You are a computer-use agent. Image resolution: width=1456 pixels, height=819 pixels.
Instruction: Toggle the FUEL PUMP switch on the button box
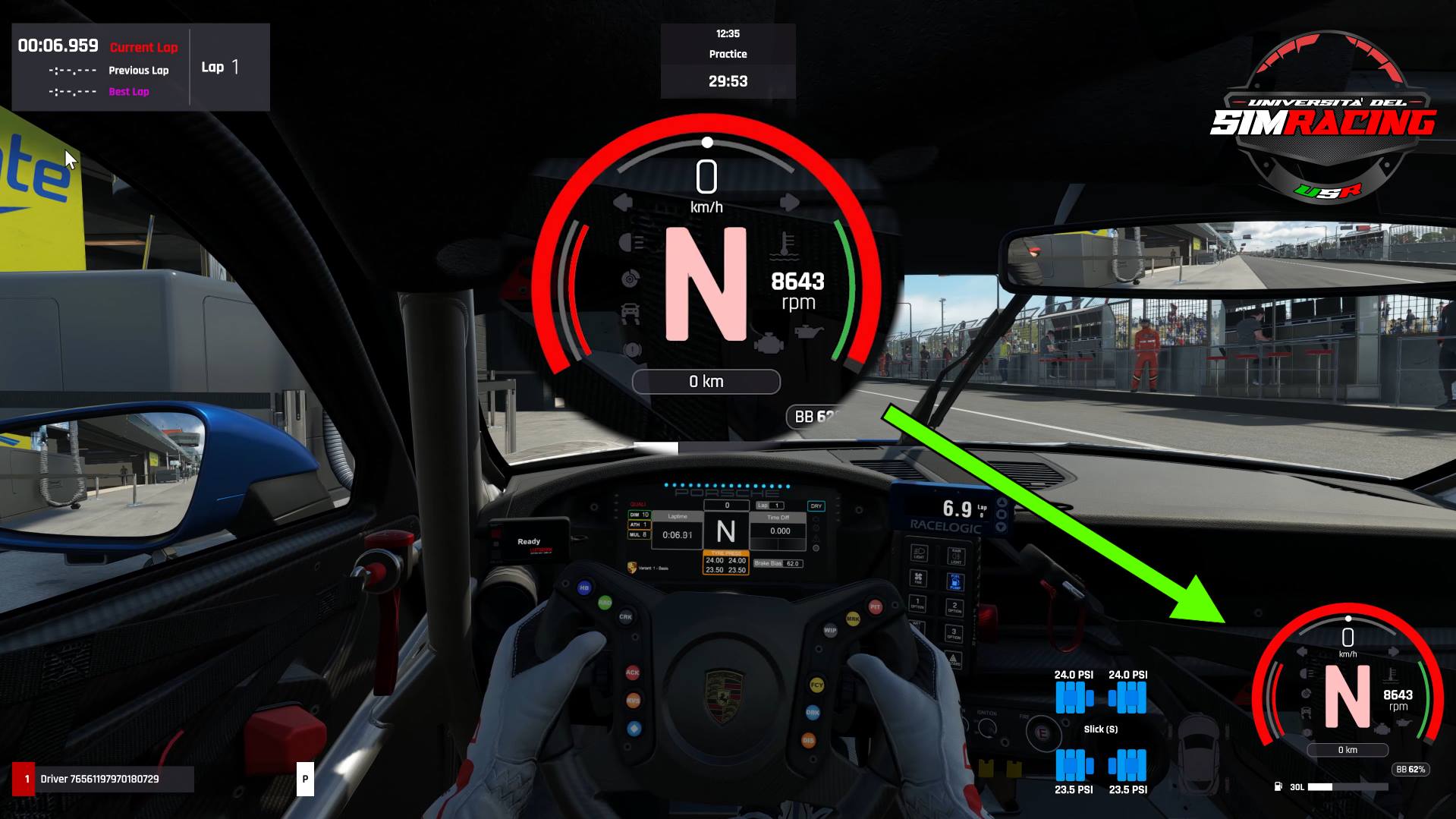click(955, 581)
